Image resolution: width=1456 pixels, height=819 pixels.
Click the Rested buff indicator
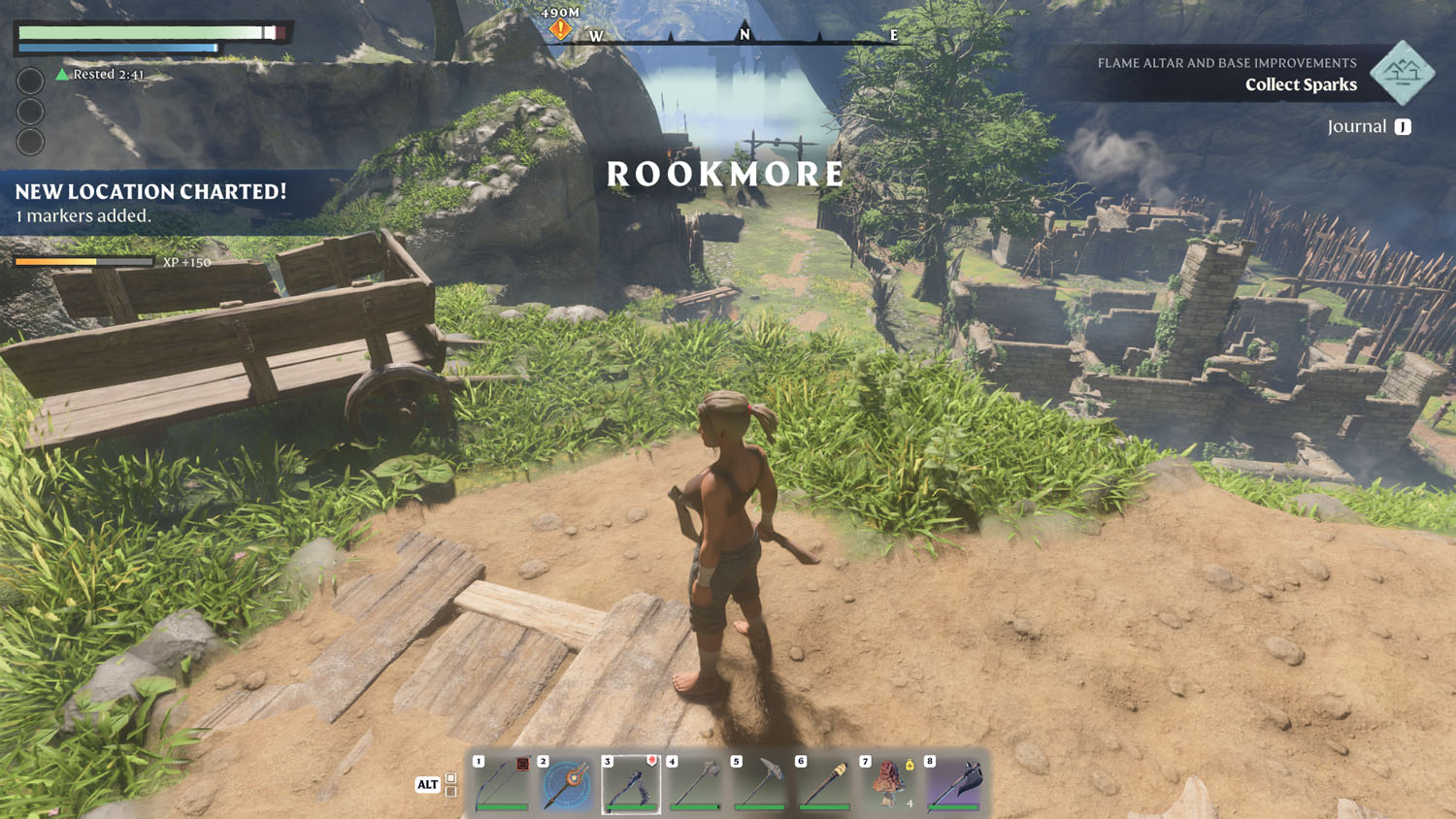coord(100,75)
